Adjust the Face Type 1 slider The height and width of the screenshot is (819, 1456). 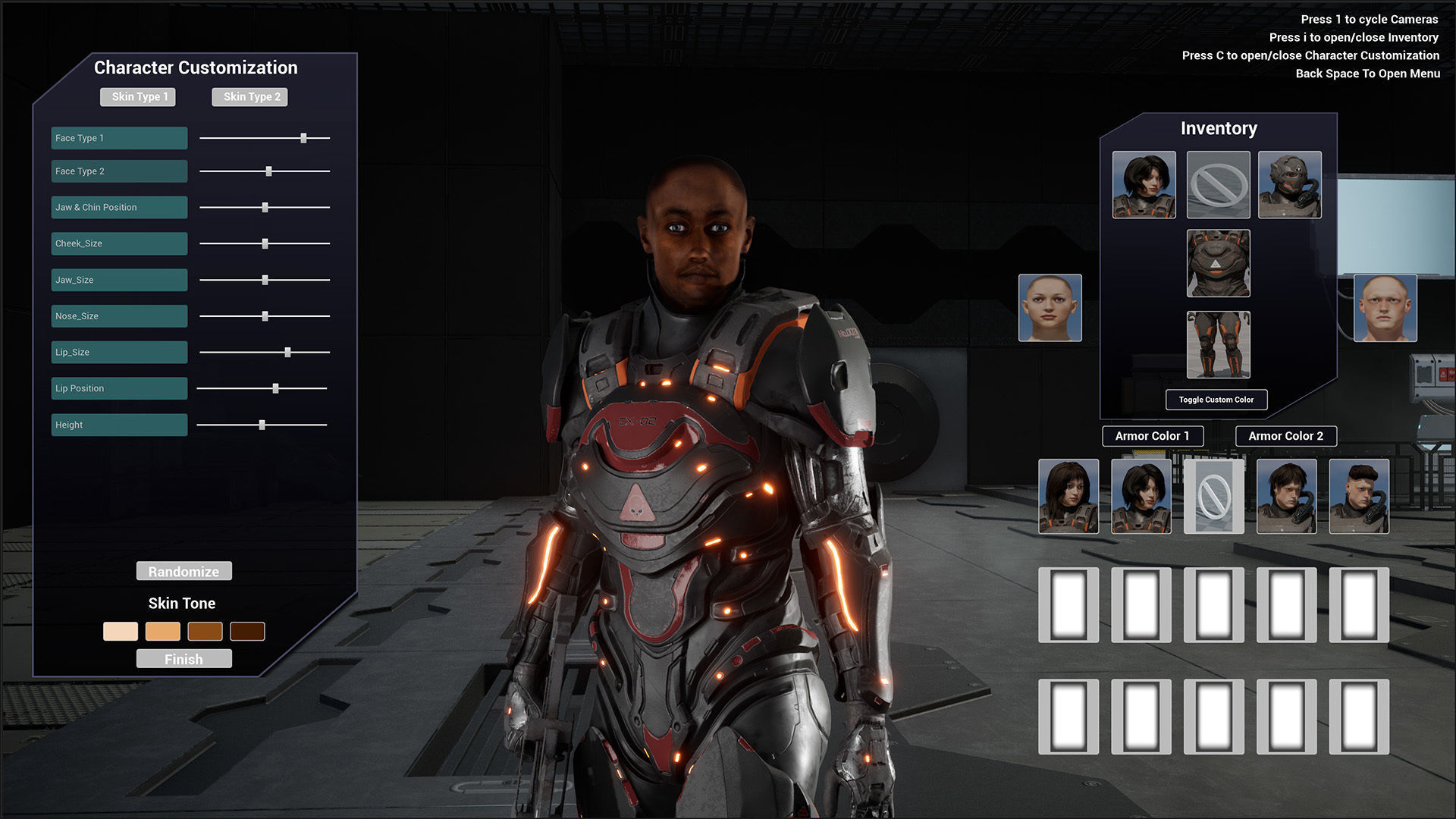tap(303, 138)
